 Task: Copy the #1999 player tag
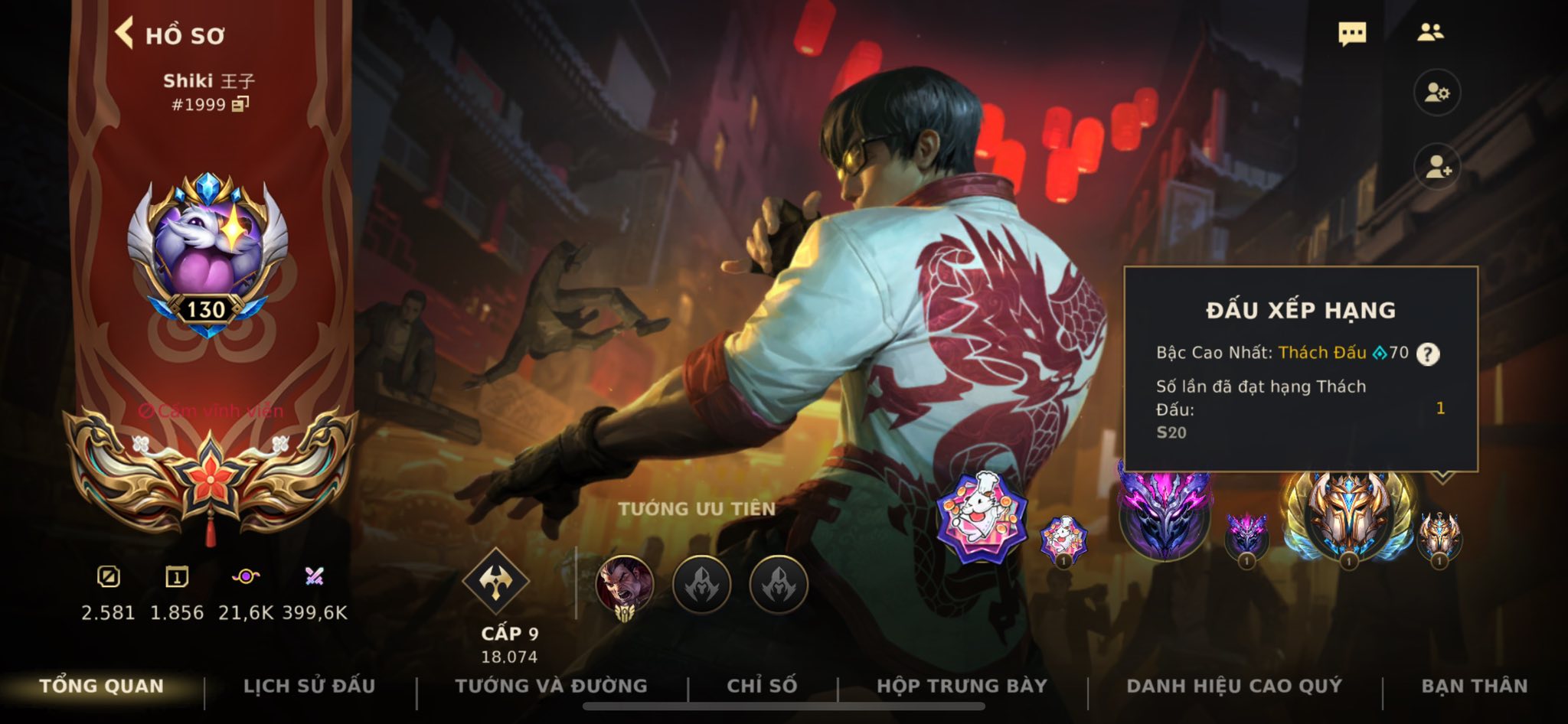(x=240, y=104)
